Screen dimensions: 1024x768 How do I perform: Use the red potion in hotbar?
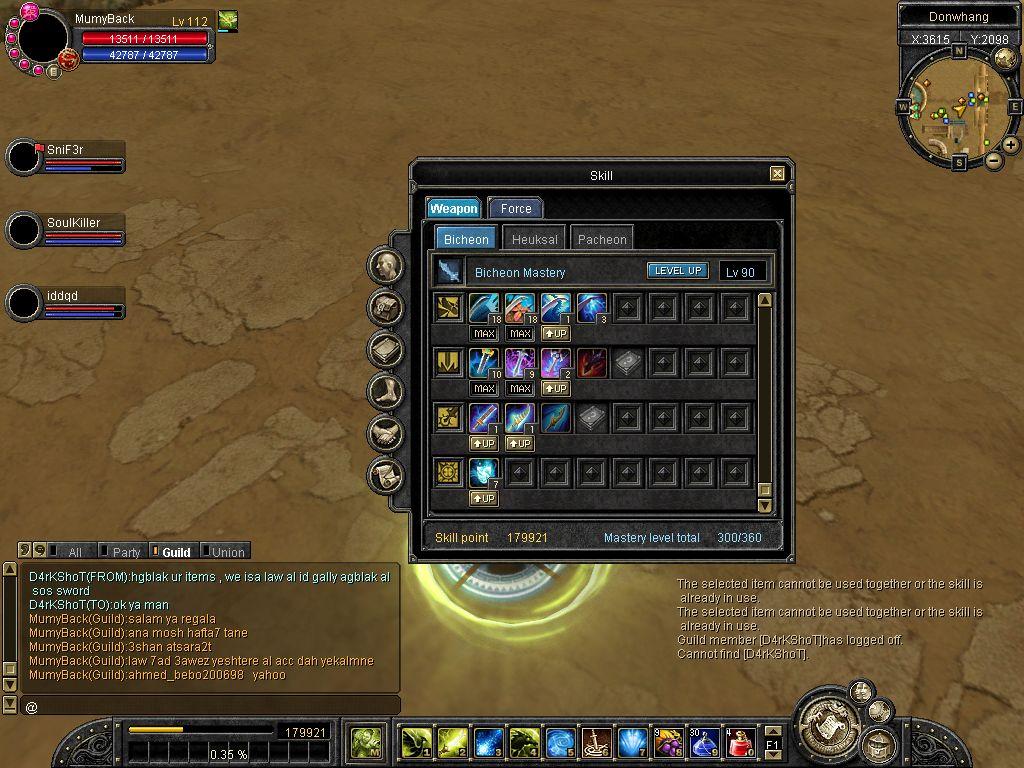pos(741,742)
